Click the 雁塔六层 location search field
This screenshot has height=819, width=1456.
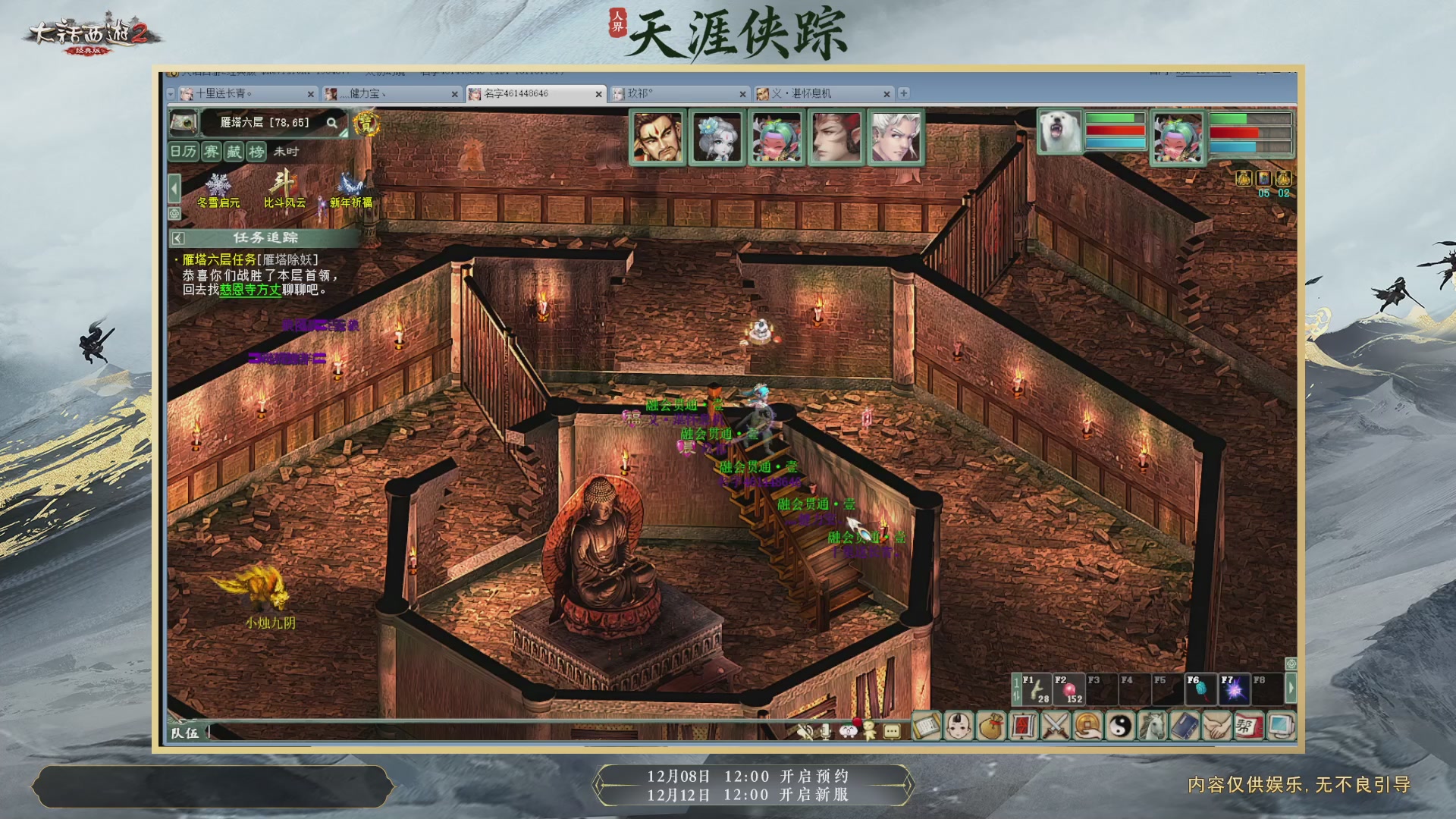click(x=265, y=123)
